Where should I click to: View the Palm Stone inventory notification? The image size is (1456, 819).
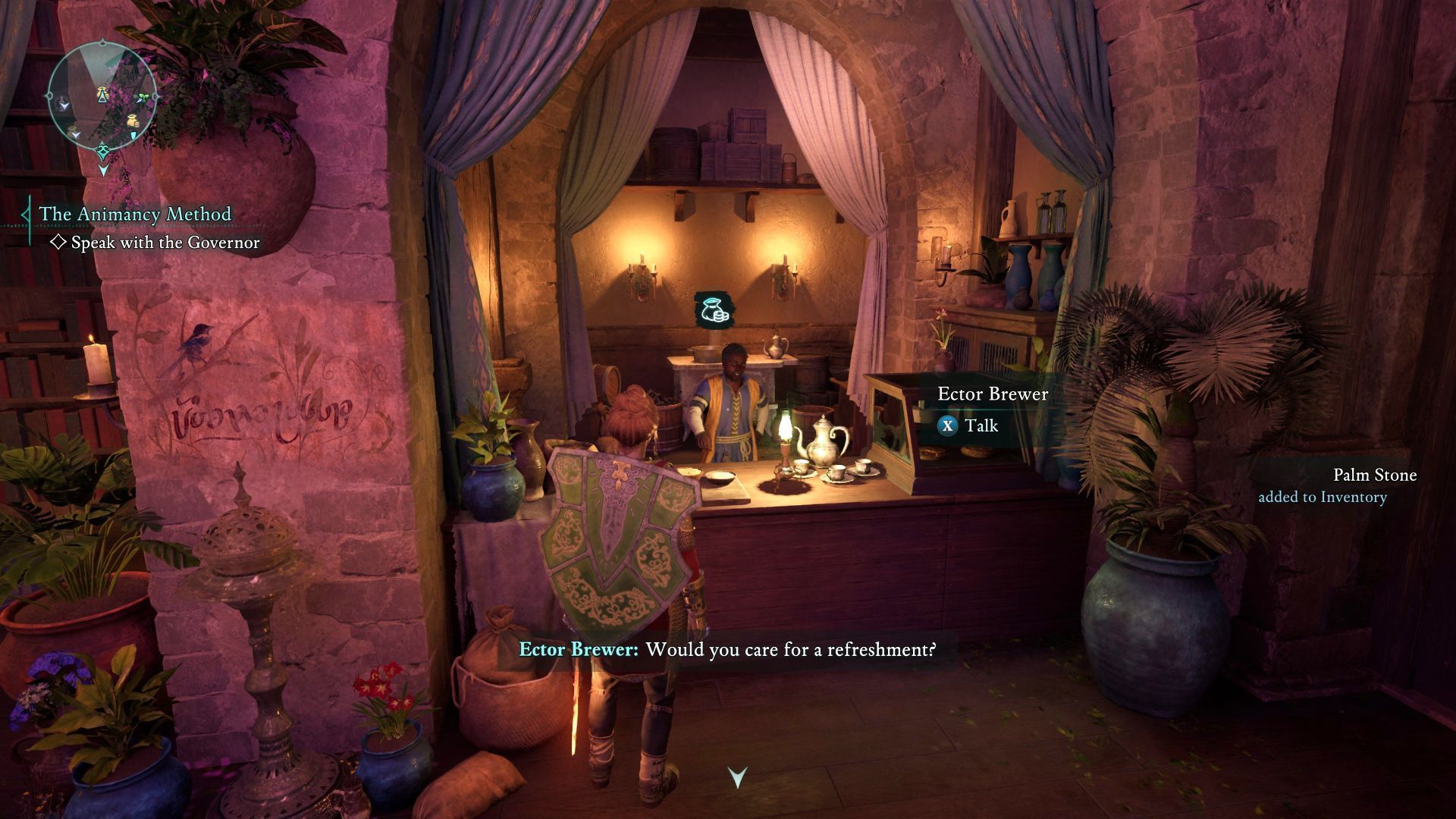(1337, 485)
